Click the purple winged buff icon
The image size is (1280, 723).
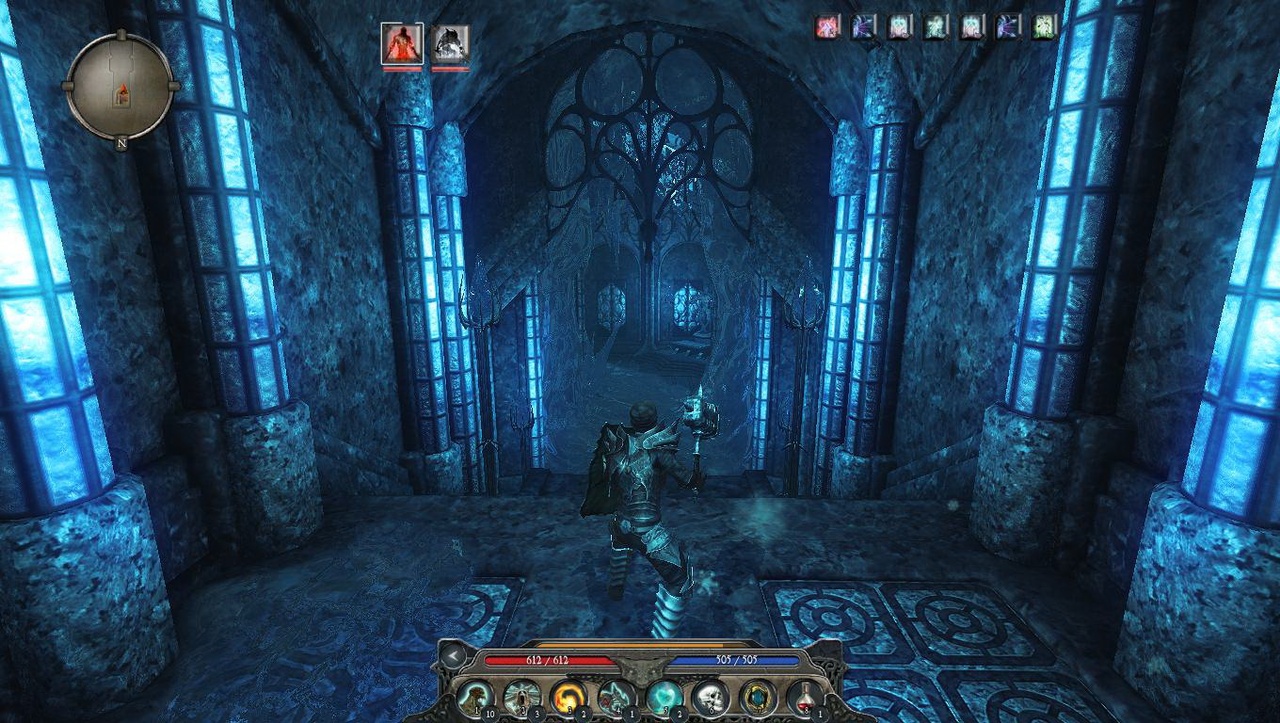[x=862, y=25]
